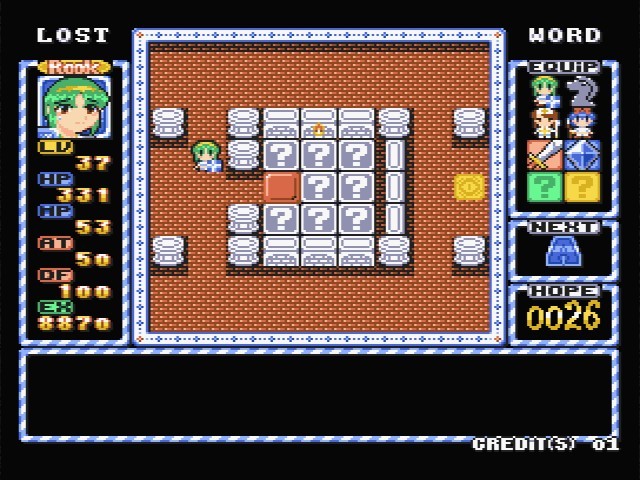Select the green-haired girl in the Equip panel
Viewport: 640px width, 480px height.
pyautogui.click(x=545, y=92)
